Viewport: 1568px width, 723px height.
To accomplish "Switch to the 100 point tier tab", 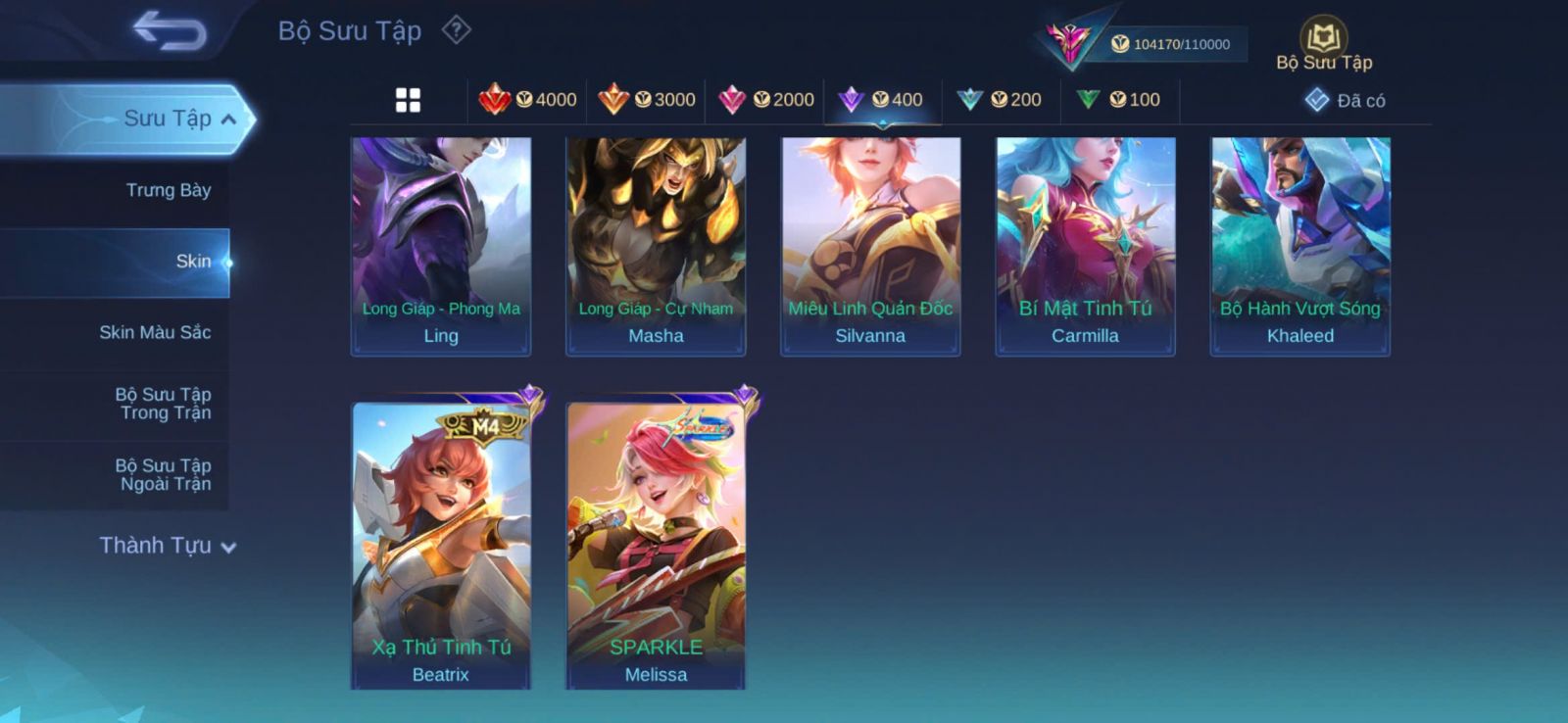I will 1118,100.
